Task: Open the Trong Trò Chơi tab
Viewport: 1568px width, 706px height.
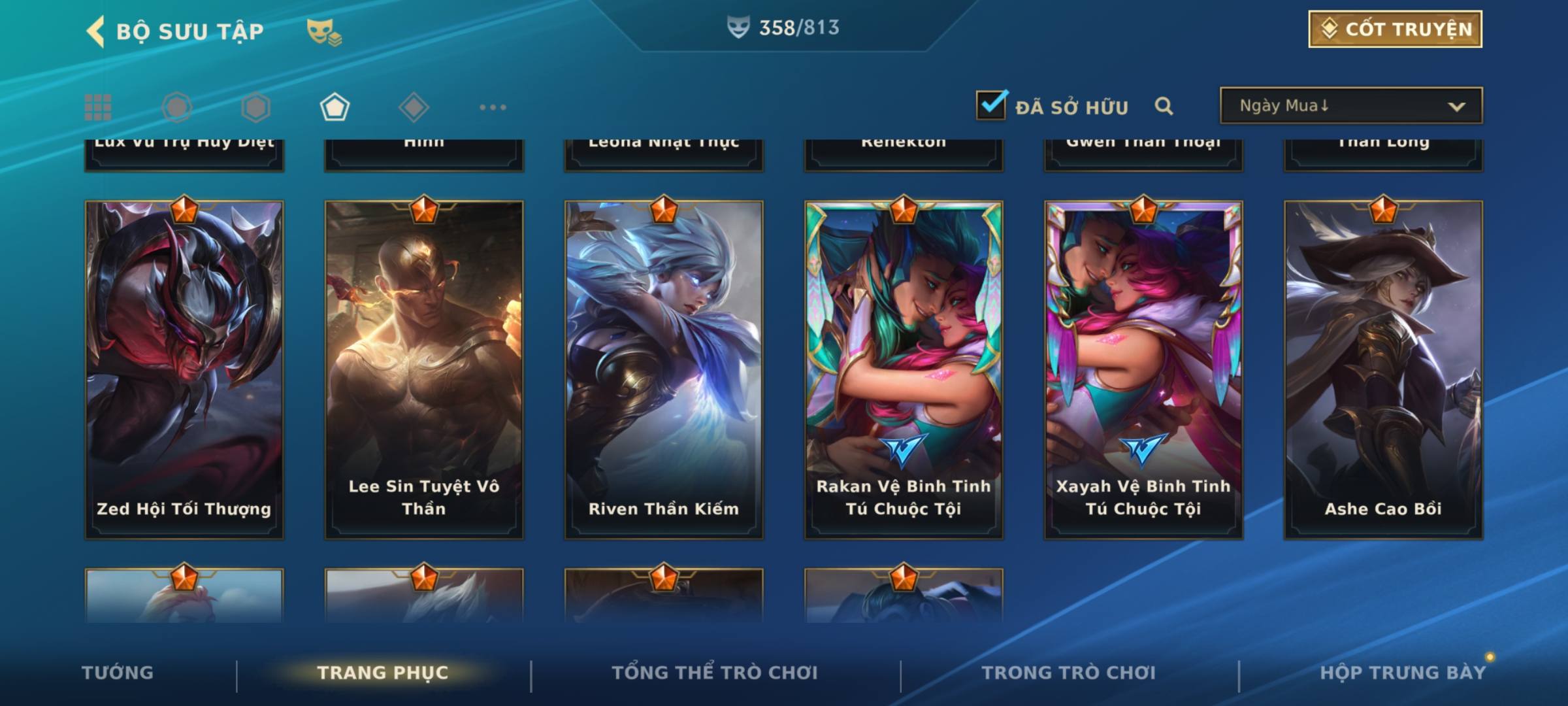Action: point(1069,673)
